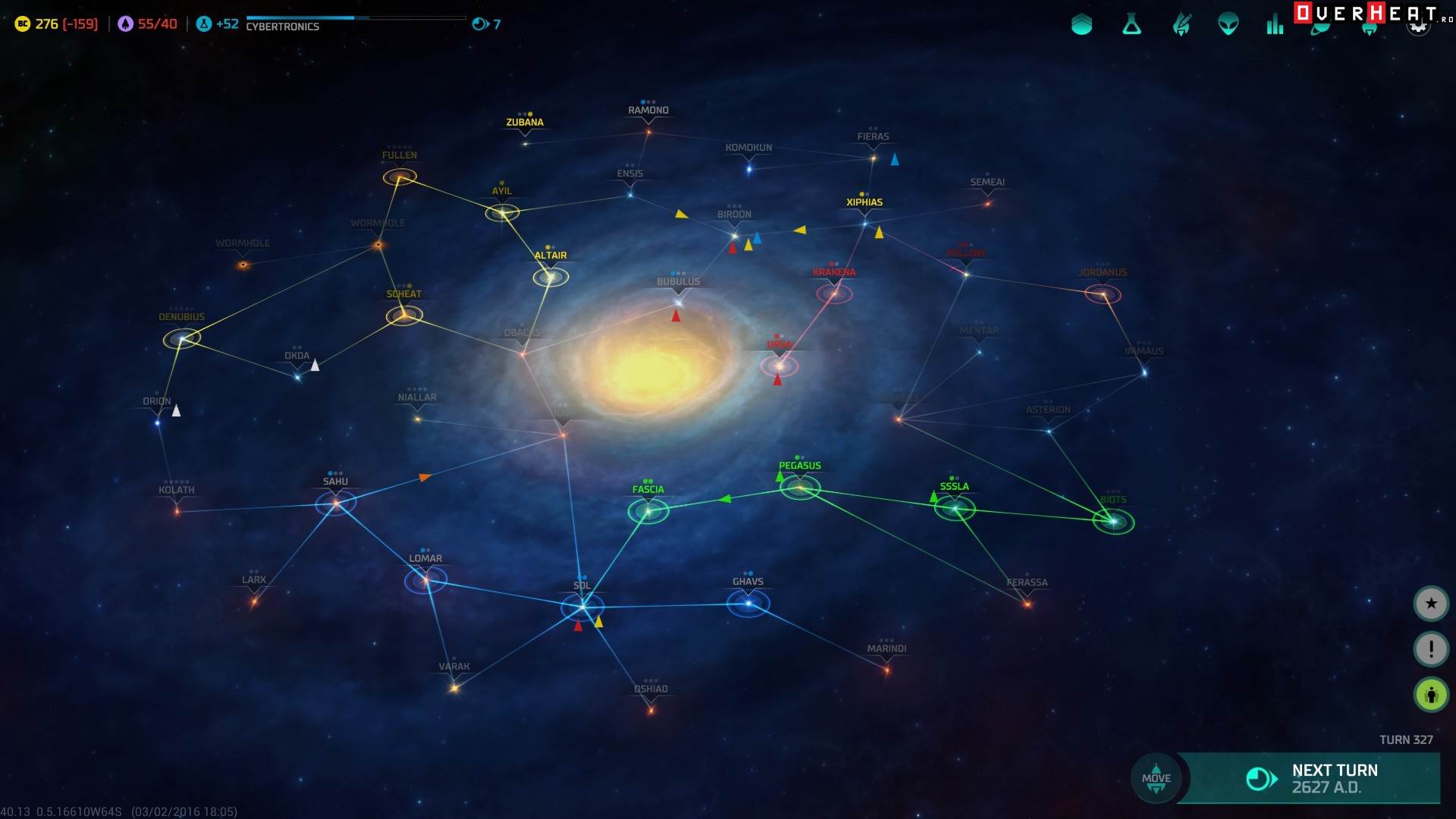Open the ship design rocket-and-pencil icon
1456x819 pixels.
(x=1181, y=25)
